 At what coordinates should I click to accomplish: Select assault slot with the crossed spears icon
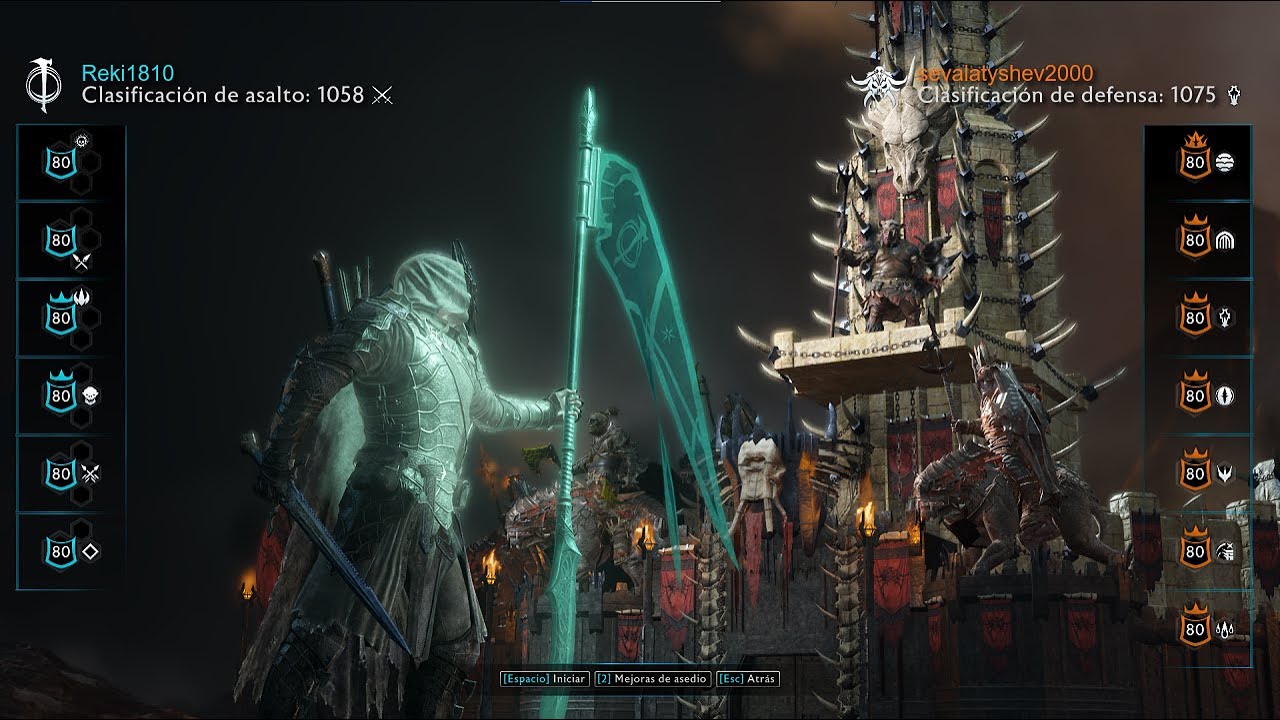(70, 242)
